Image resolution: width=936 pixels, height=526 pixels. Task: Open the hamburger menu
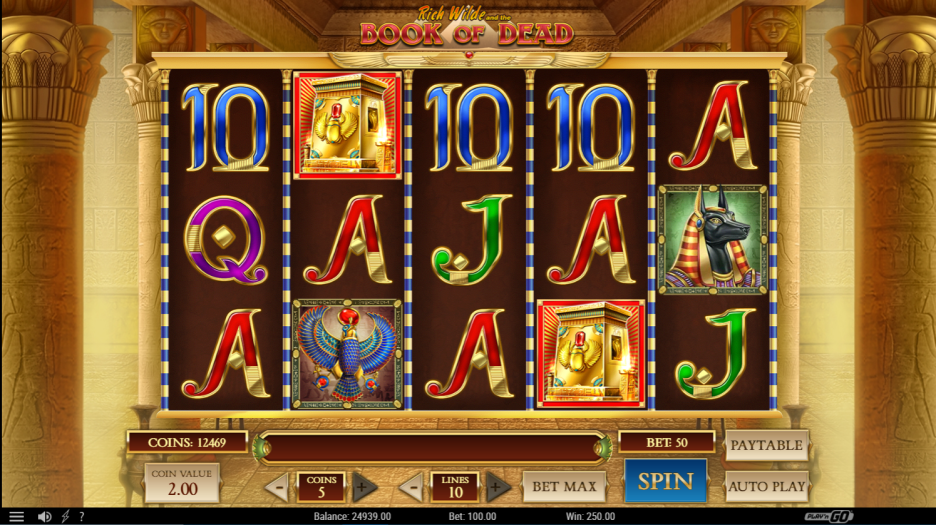[x=16, y=517]
